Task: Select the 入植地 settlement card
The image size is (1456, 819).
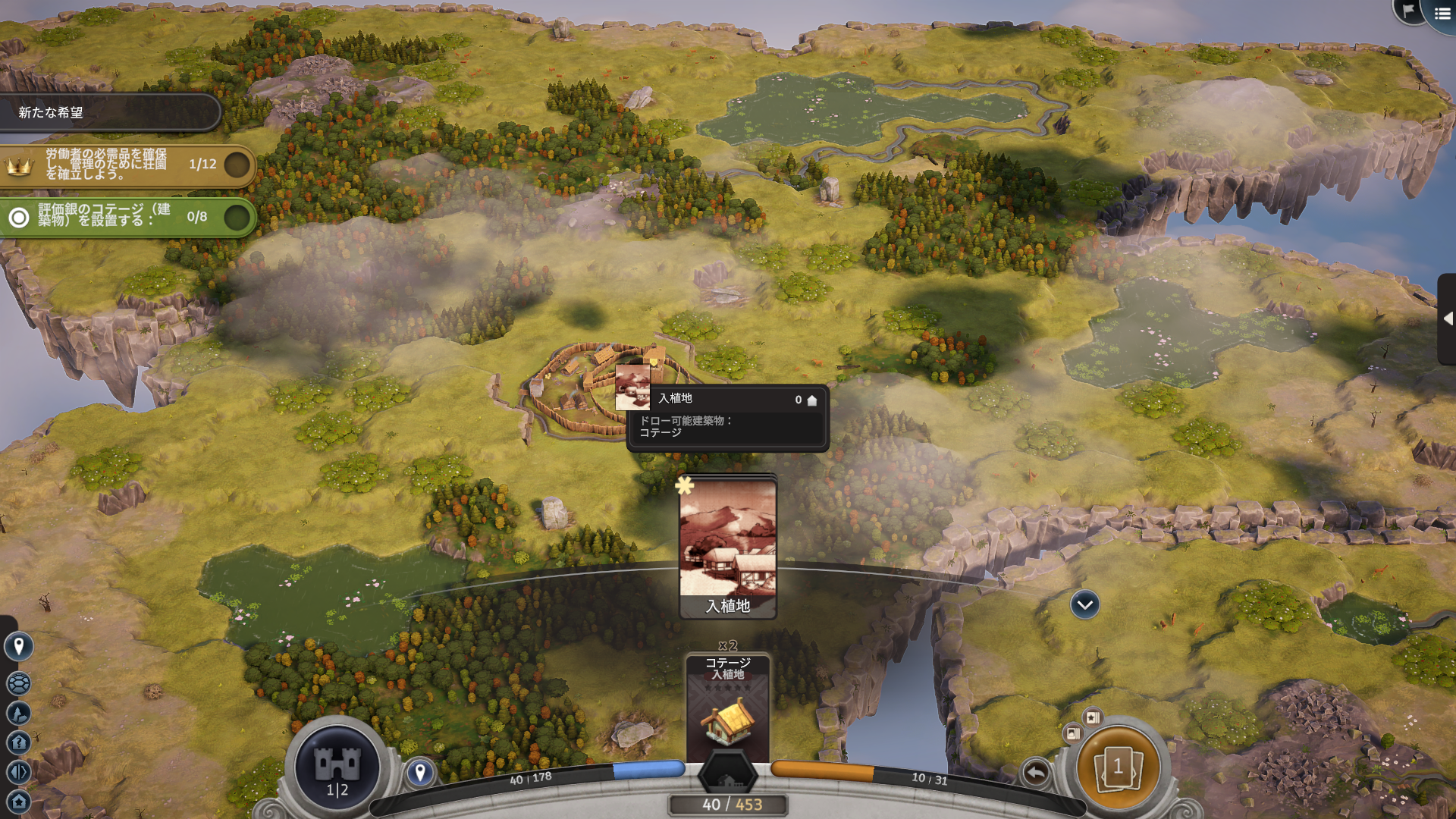Action: 728,548
